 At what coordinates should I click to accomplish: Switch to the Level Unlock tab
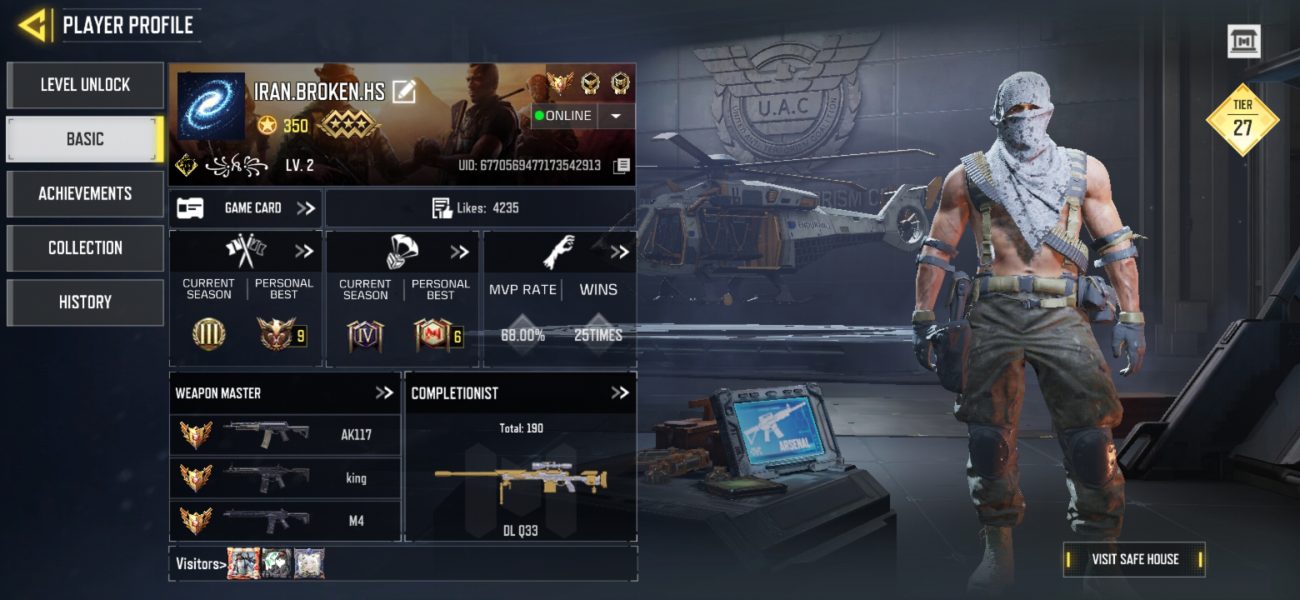click(85, 85)
